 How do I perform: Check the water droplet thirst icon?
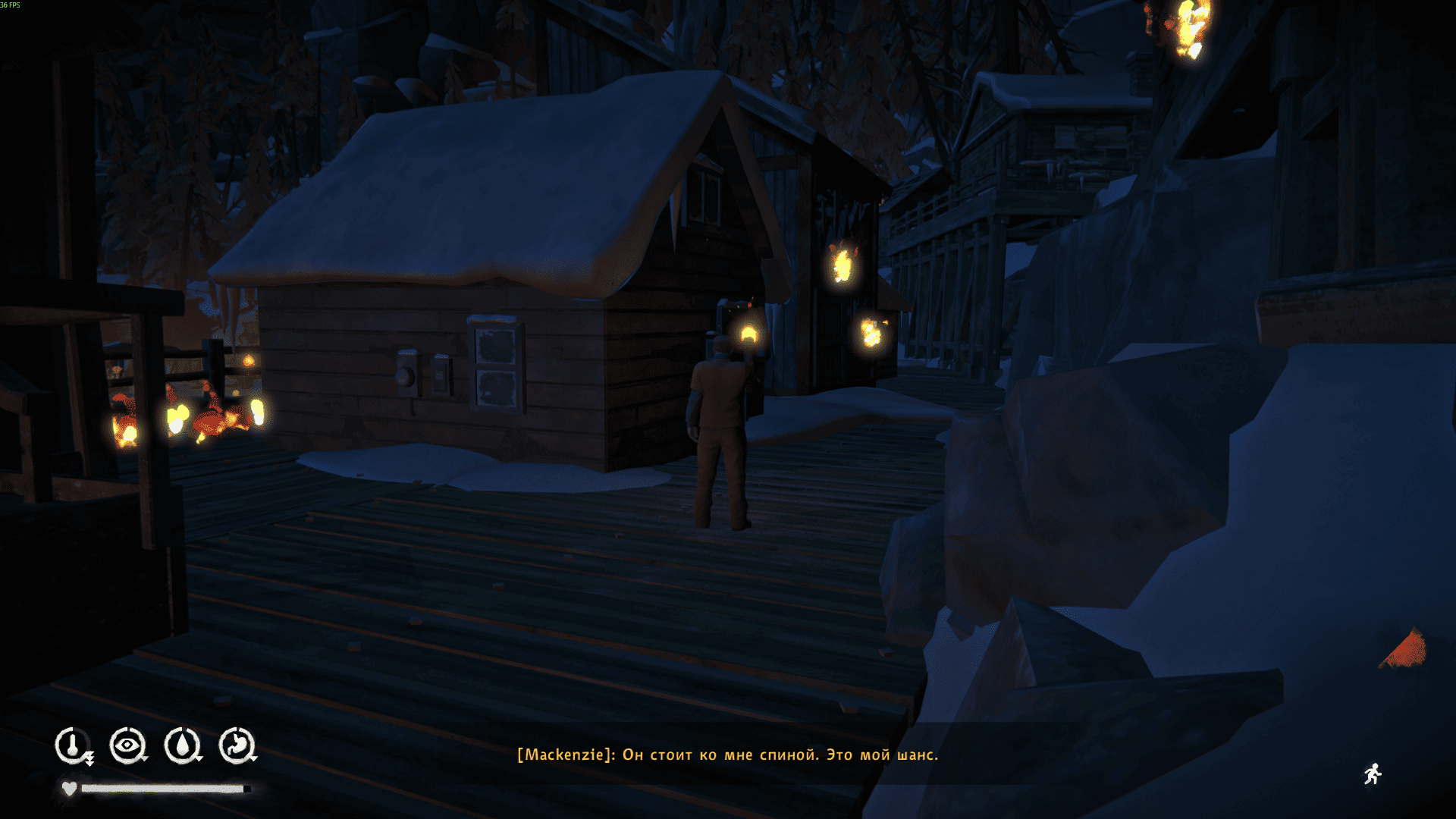[182, 745]
